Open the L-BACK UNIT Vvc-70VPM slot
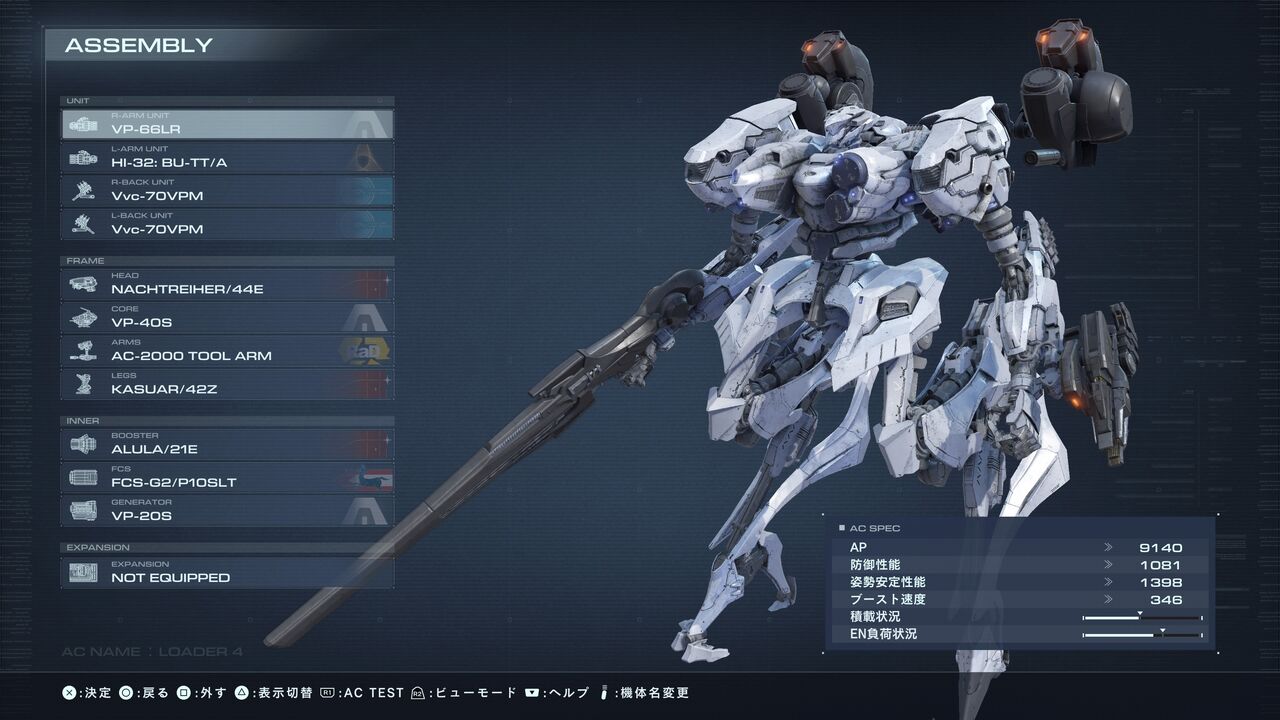 [x=227, y=224]
